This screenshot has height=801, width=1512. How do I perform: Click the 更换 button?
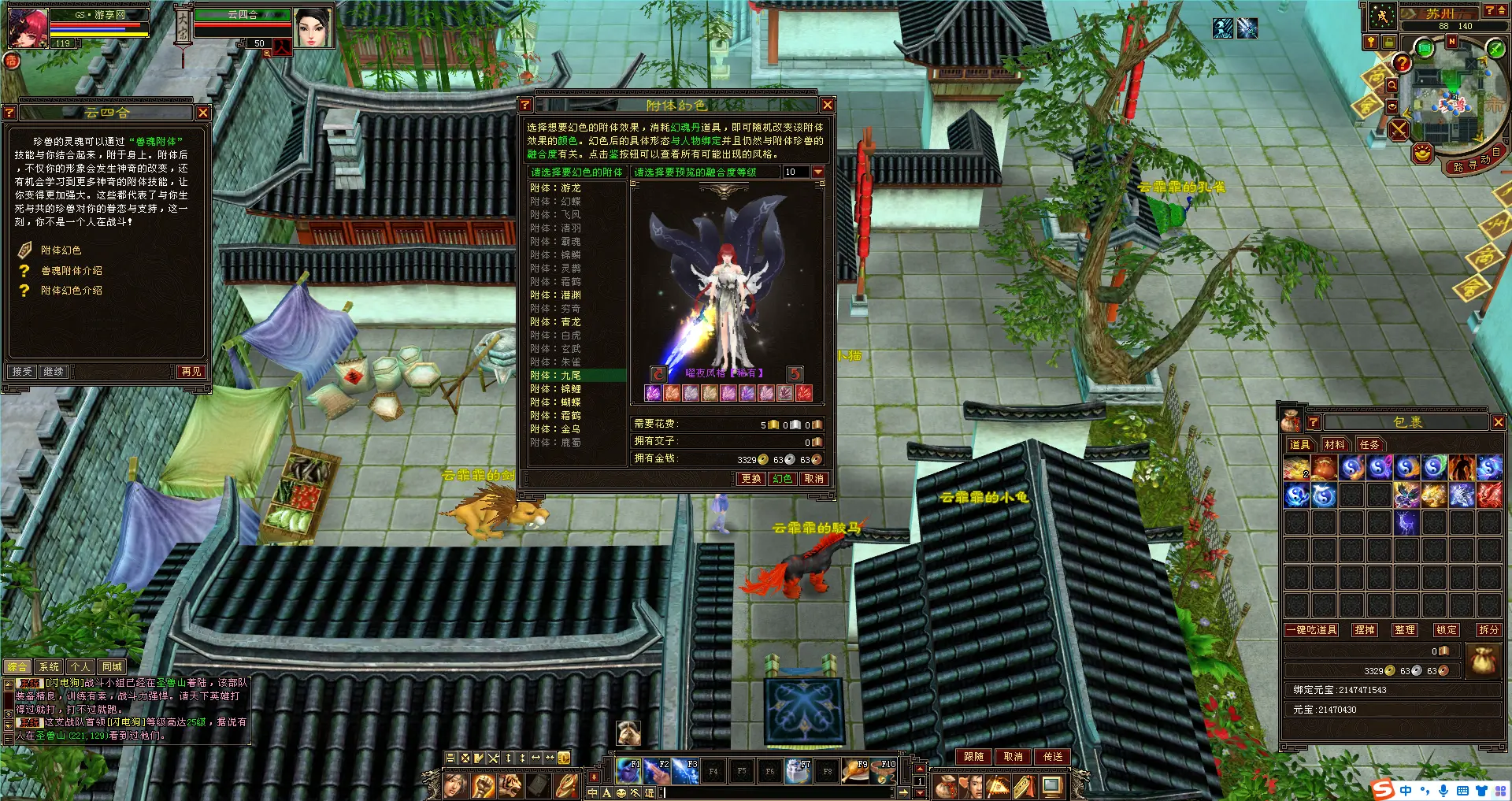(x=751, y=479)
